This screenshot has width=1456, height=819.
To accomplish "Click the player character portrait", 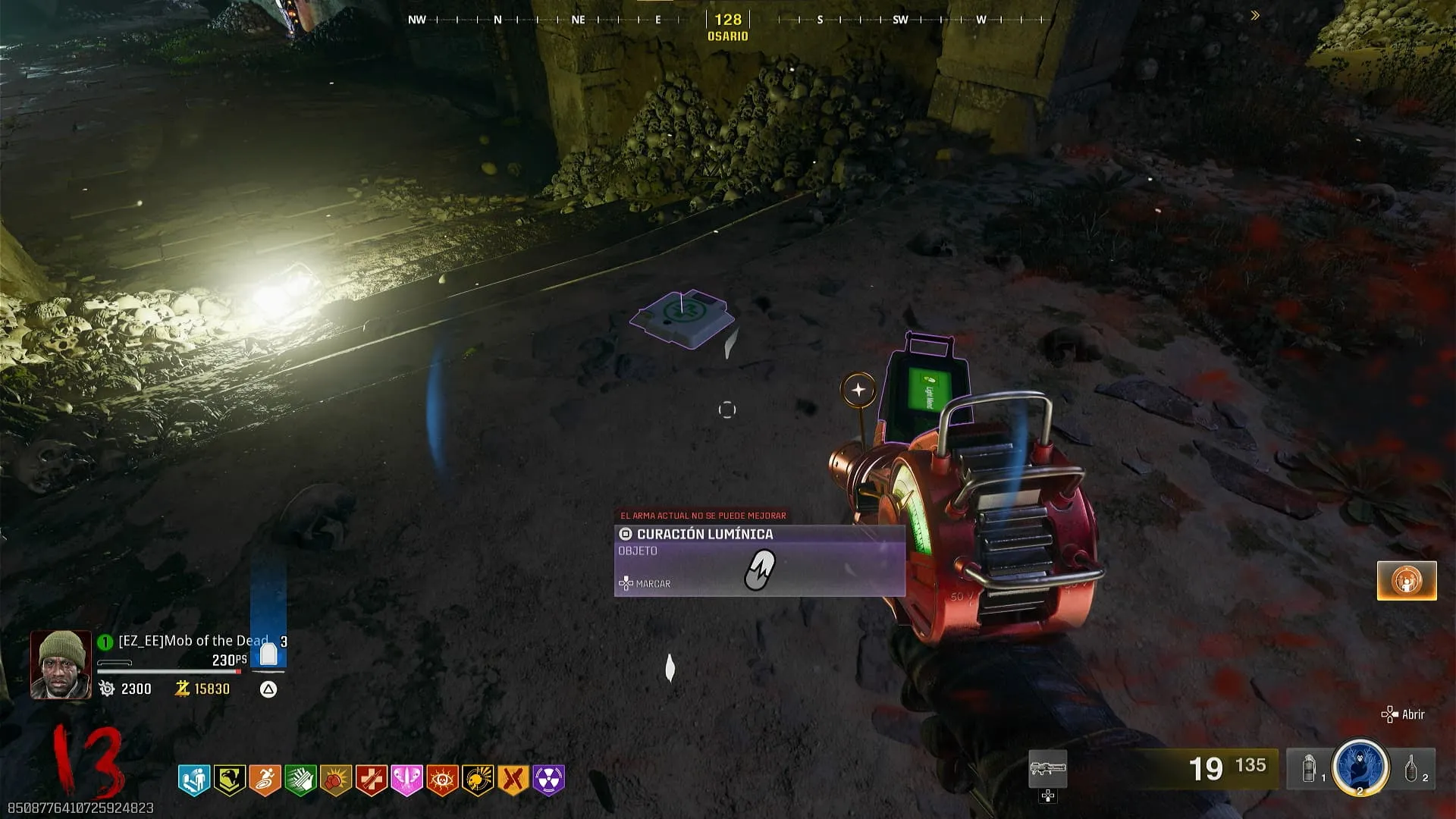I will point(61,664).
